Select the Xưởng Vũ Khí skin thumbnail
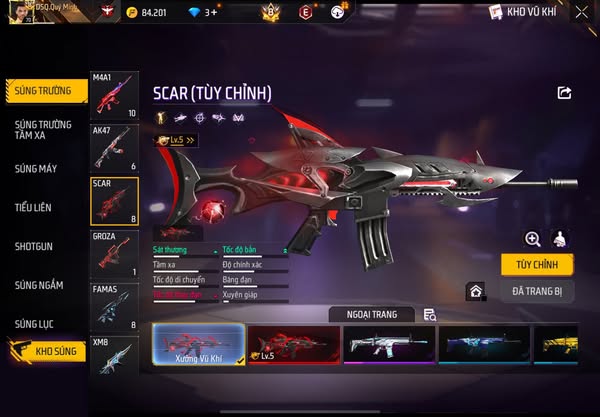This screenshot has height=417, width=600. pyautogui.click(x=198, y=343)
